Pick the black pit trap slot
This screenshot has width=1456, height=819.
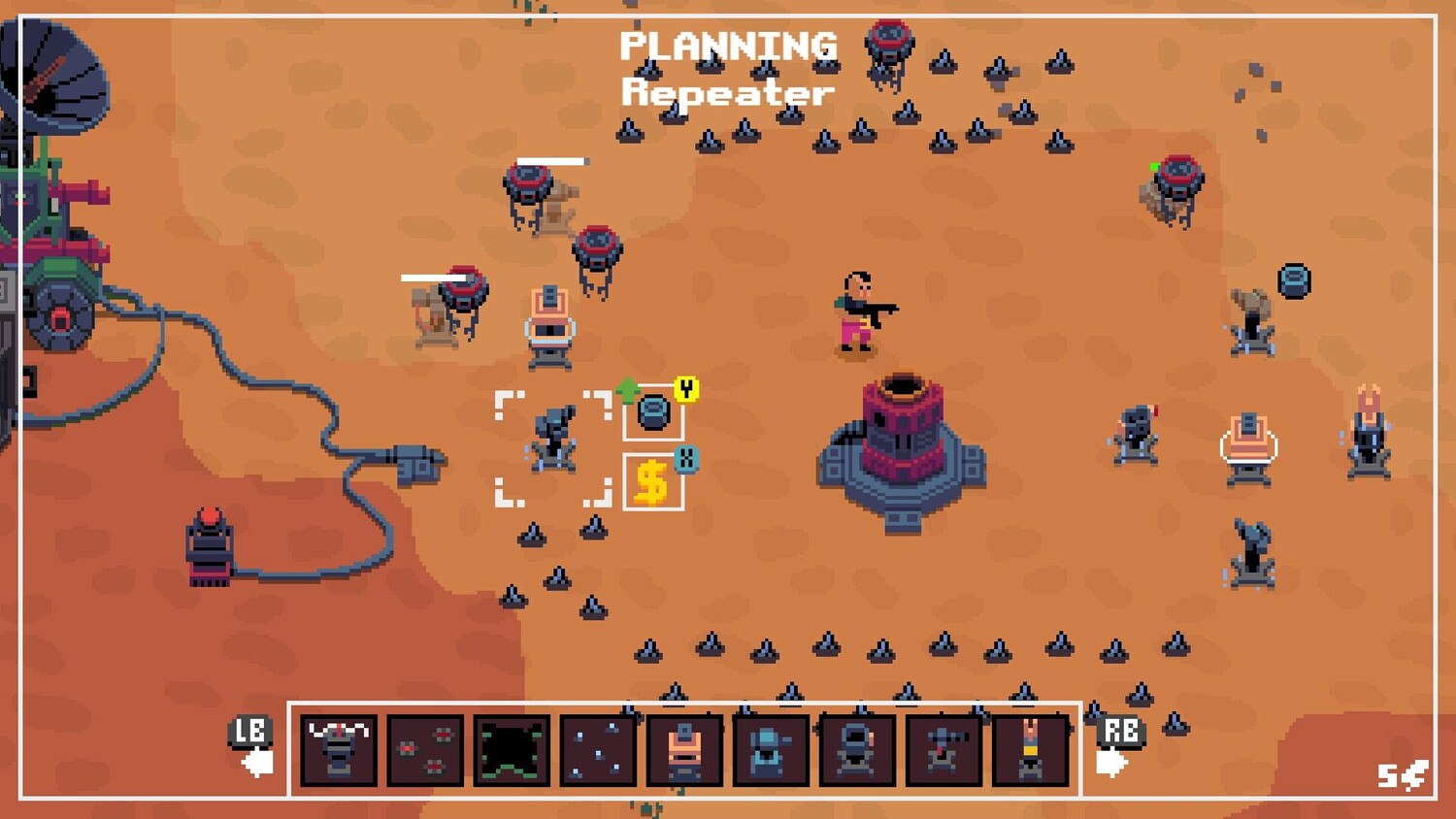(x=512, y=749)
